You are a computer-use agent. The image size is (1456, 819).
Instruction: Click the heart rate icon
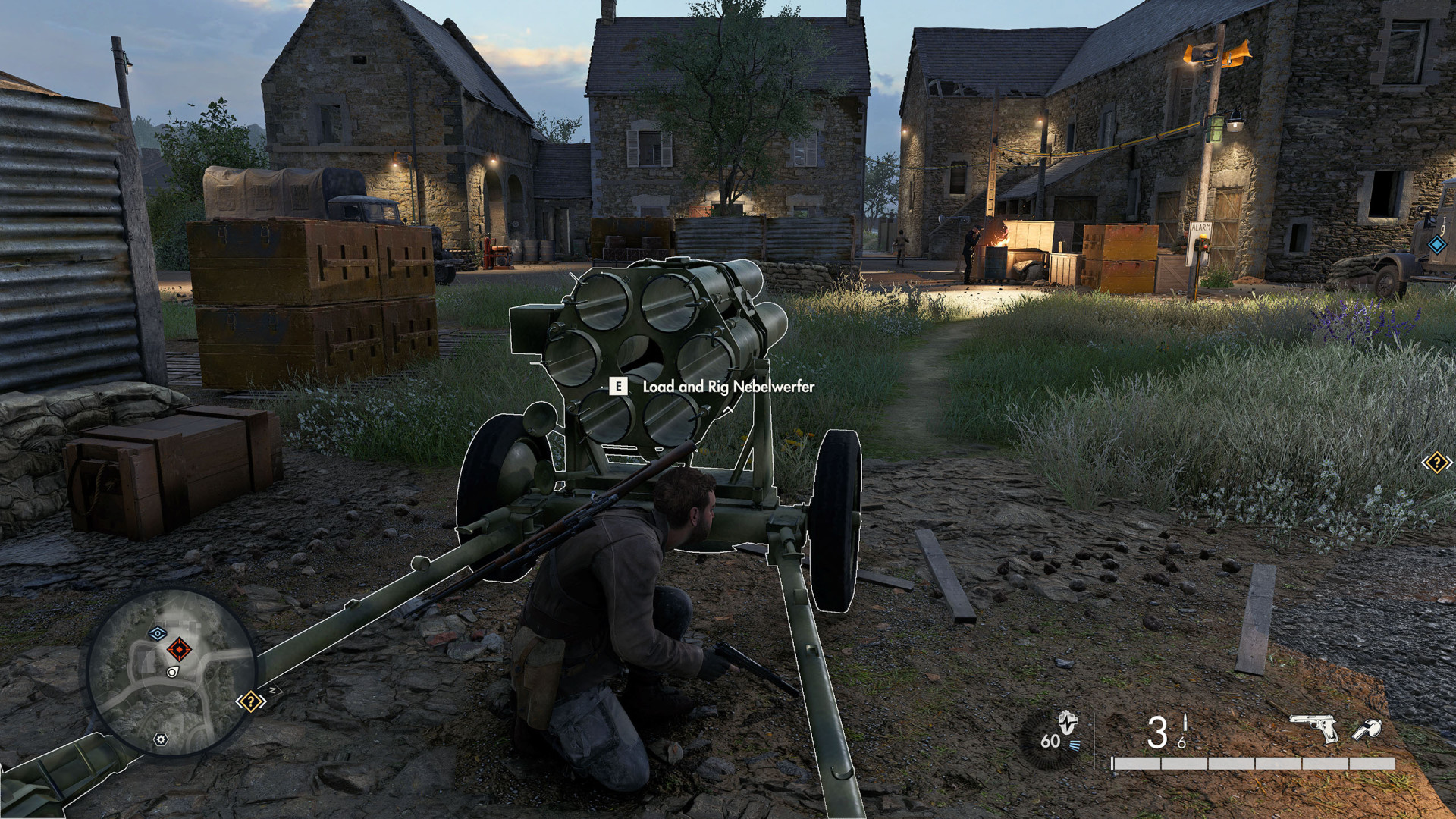click(x=1068, y=723)
